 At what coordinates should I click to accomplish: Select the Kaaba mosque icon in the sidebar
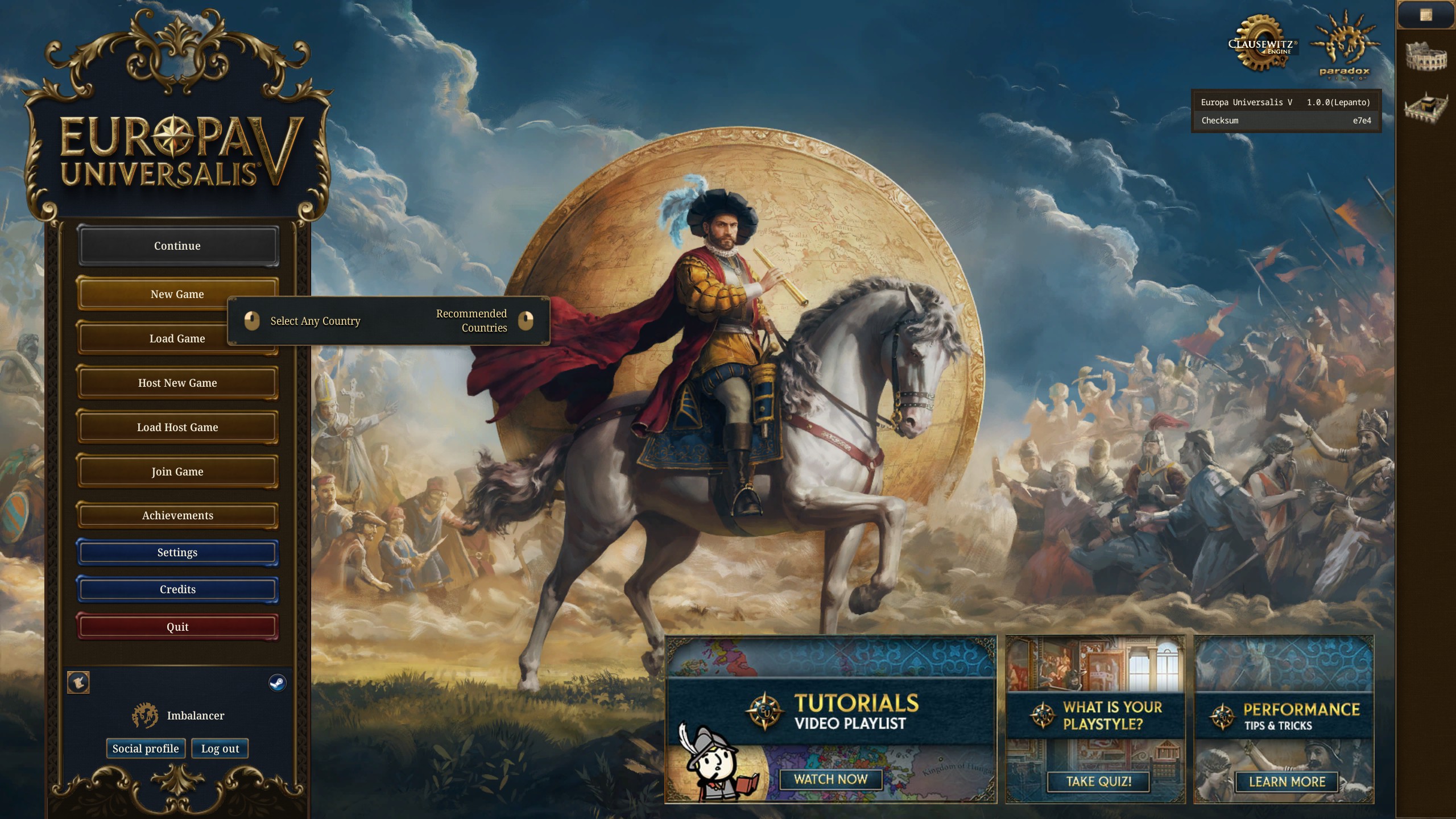point(1426,105)
